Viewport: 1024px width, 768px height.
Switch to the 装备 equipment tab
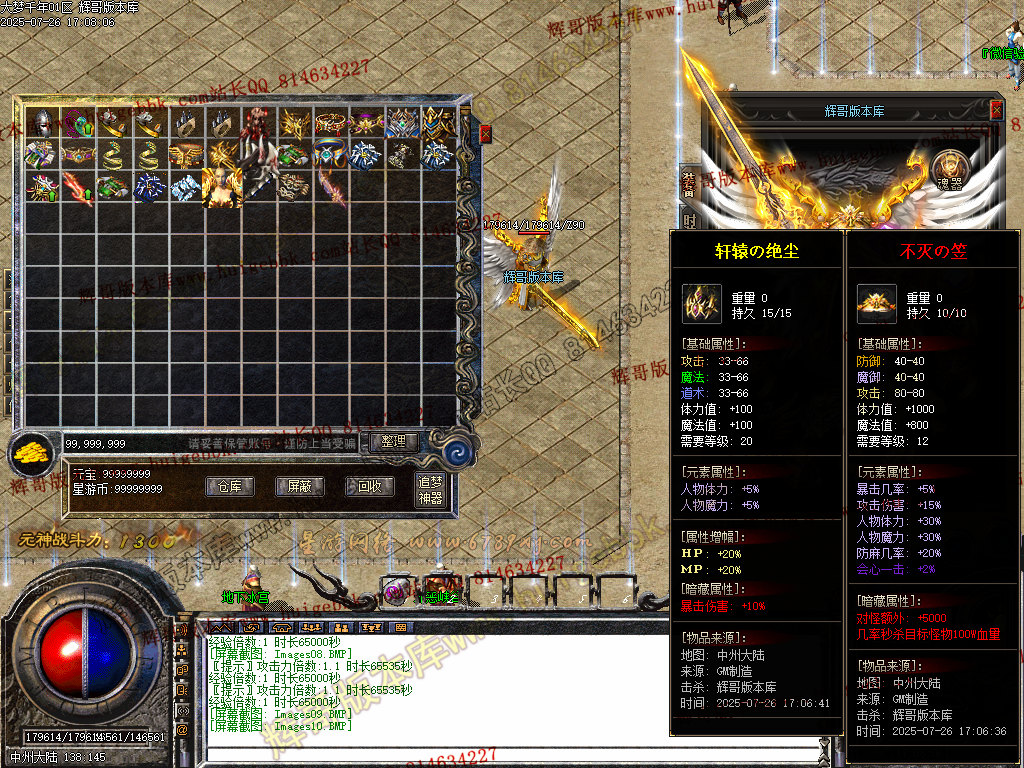(x=689, y=184)
